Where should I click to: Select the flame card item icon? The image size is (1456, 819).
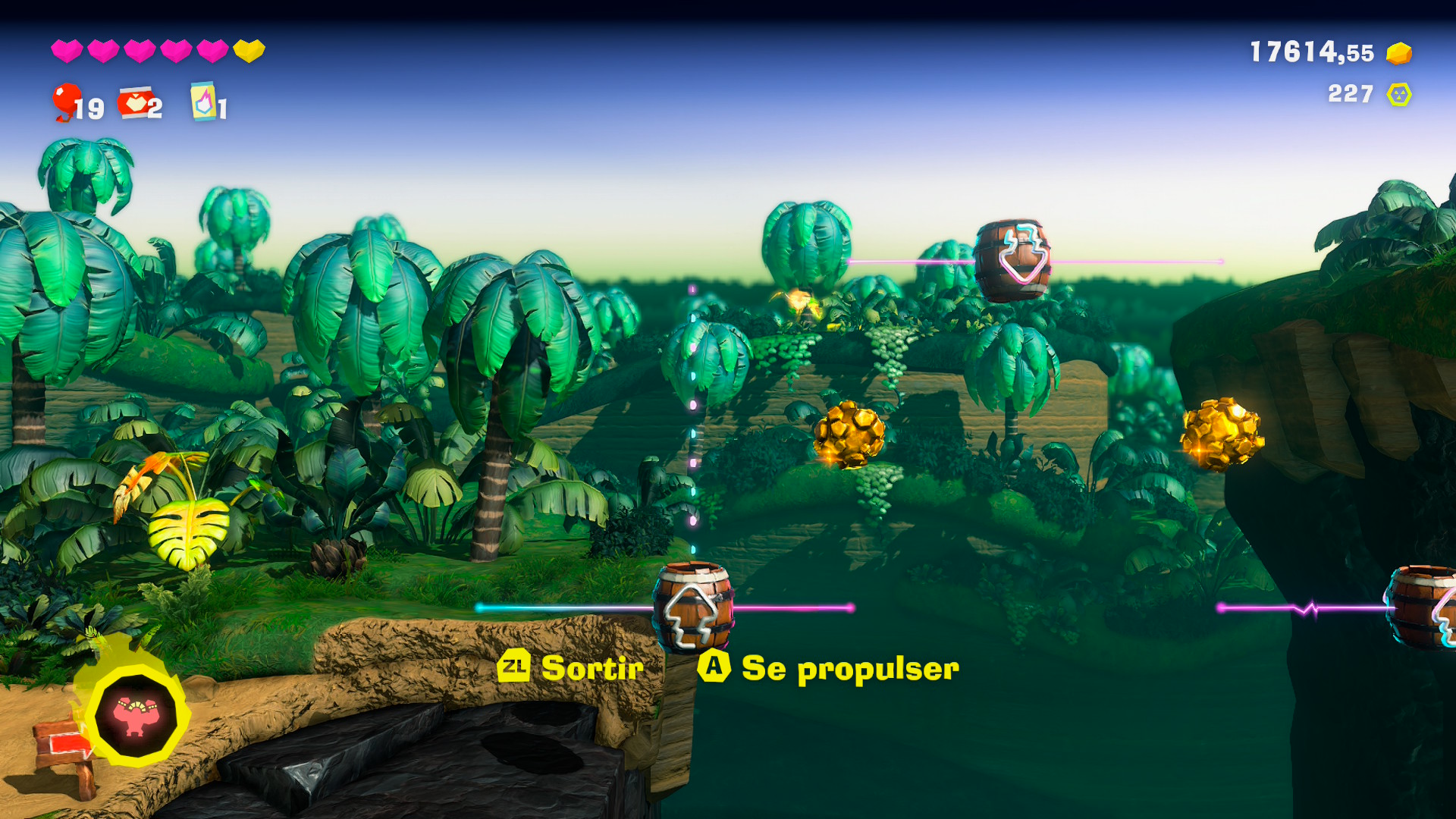[203, 102]
